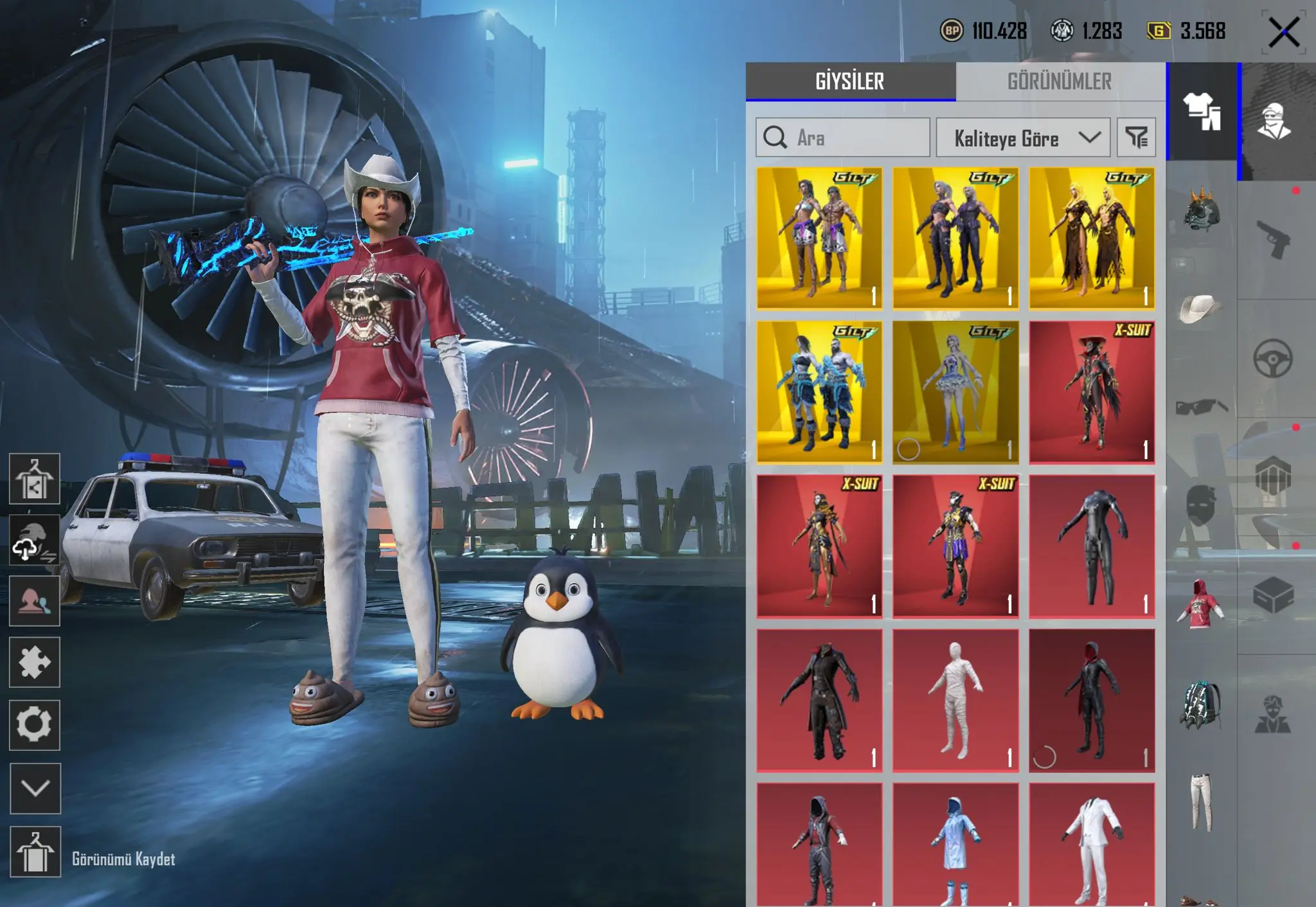Open the pistol weapon skins category
The image size is (1316, 907).
1273,240
